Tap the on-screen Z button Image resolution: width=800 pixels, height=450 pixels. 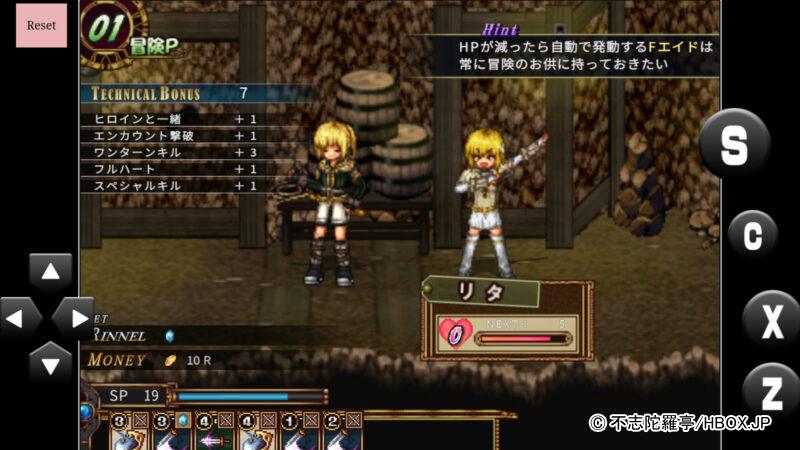click(x=771, y=392)
